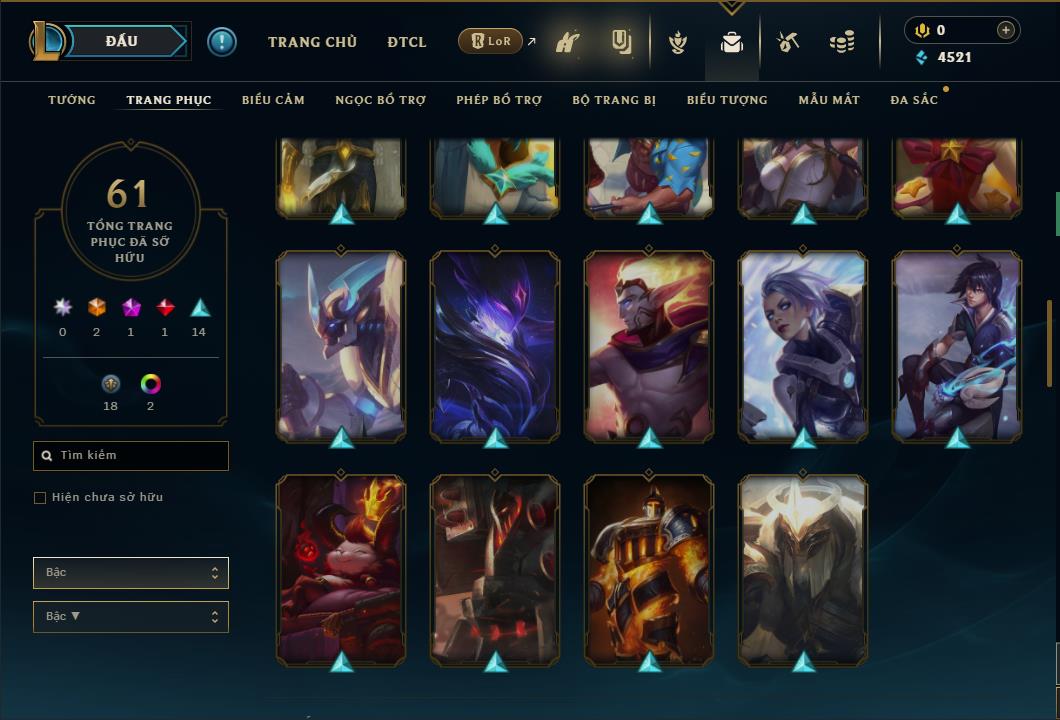Screen dimensions: 1060x720
Task: Click the Tìm kiếm search field
Action: 131,456
